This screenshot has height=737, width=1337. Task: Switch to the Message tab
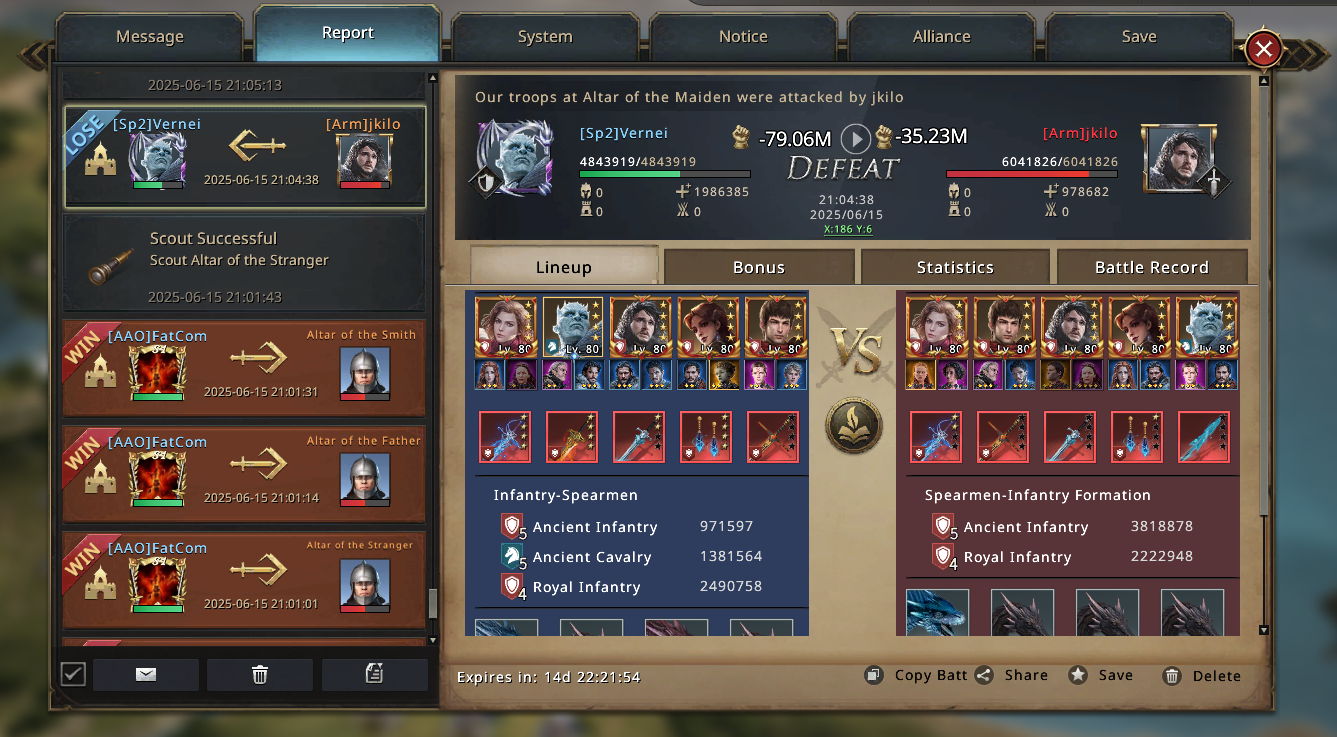(150, 37)
